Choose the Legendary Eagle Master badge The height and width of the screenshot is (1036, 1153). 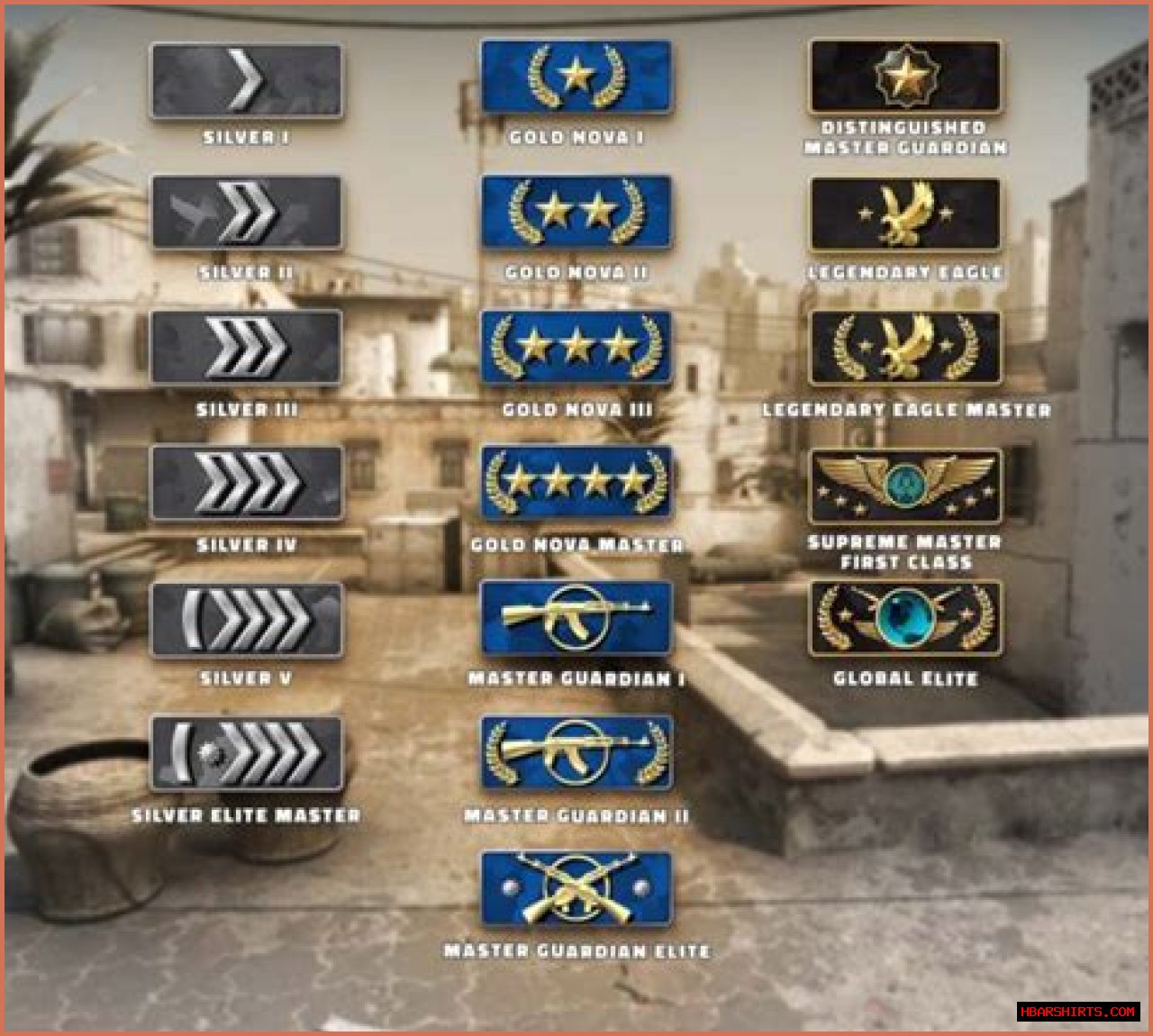(x=904, y=348)
